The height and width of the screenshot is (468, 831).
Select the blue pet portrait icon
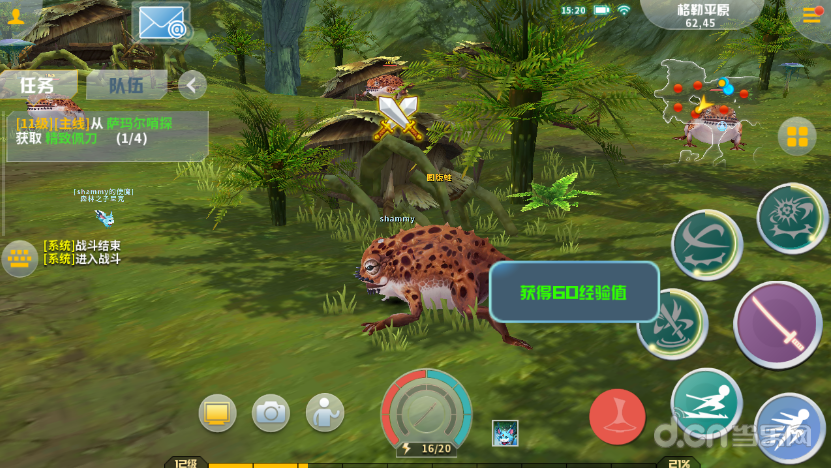click(505, 434)
